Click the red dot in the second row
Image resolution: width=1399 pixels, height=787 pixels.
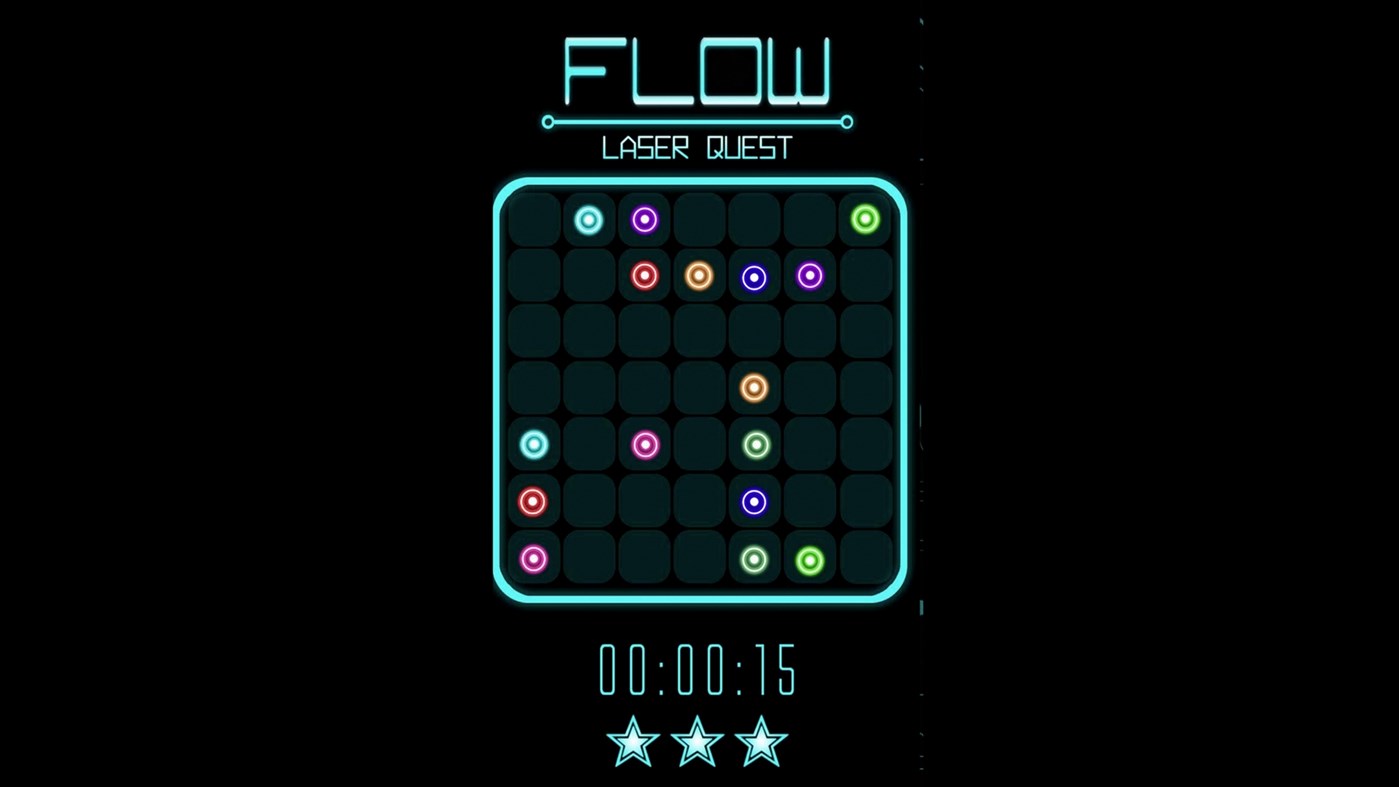point(644,276)
